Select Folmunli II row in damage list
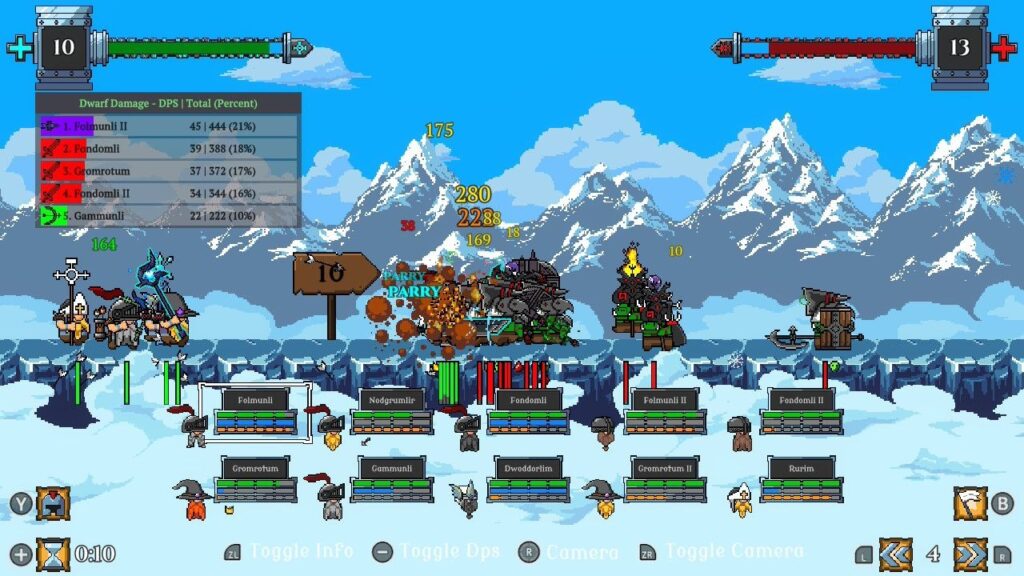This screenshot has width=1024, height=576. click(168, 127)
